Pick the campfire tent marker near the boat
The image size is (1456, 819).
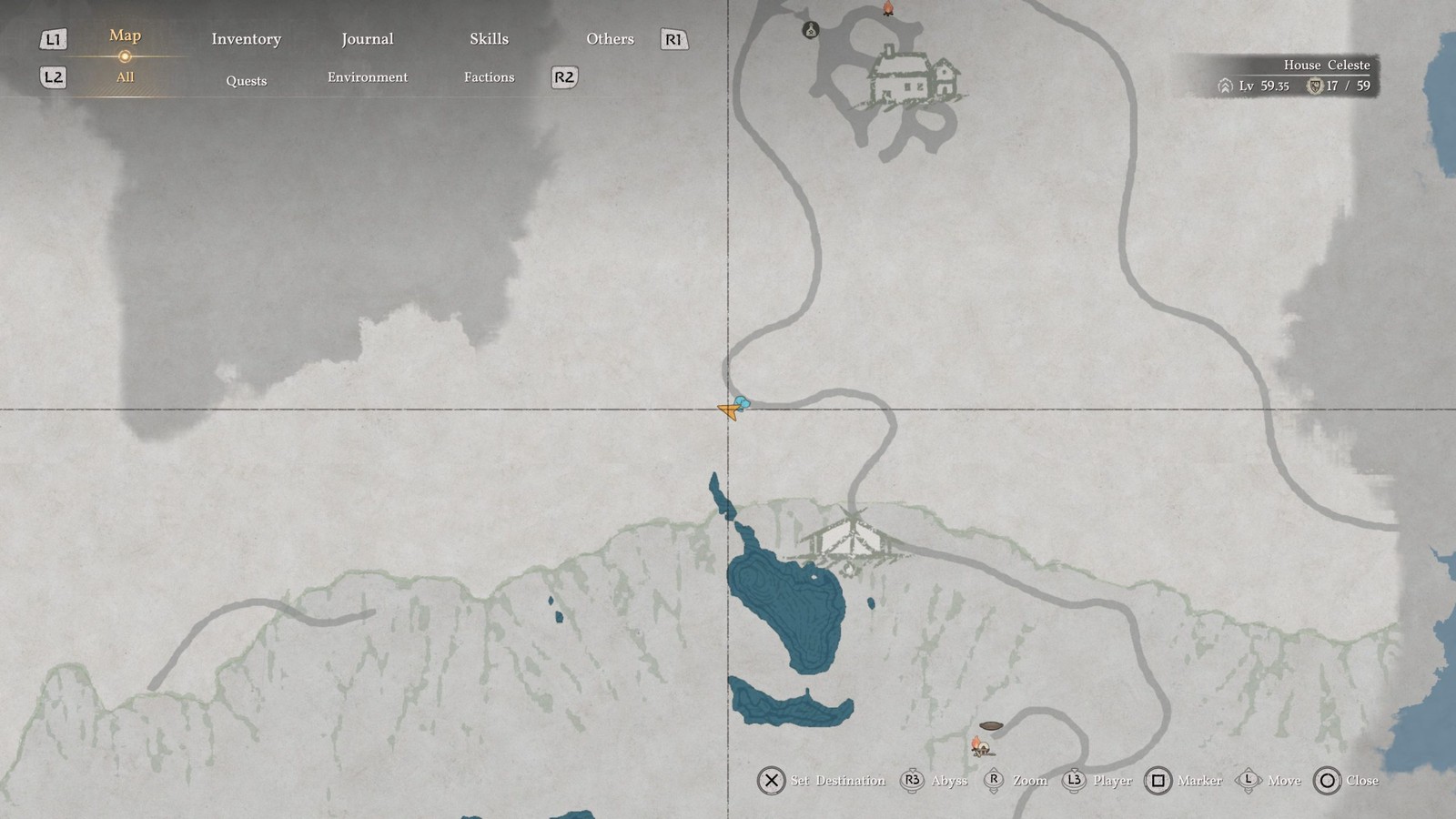pyautogui.click(x=980, y=747)
